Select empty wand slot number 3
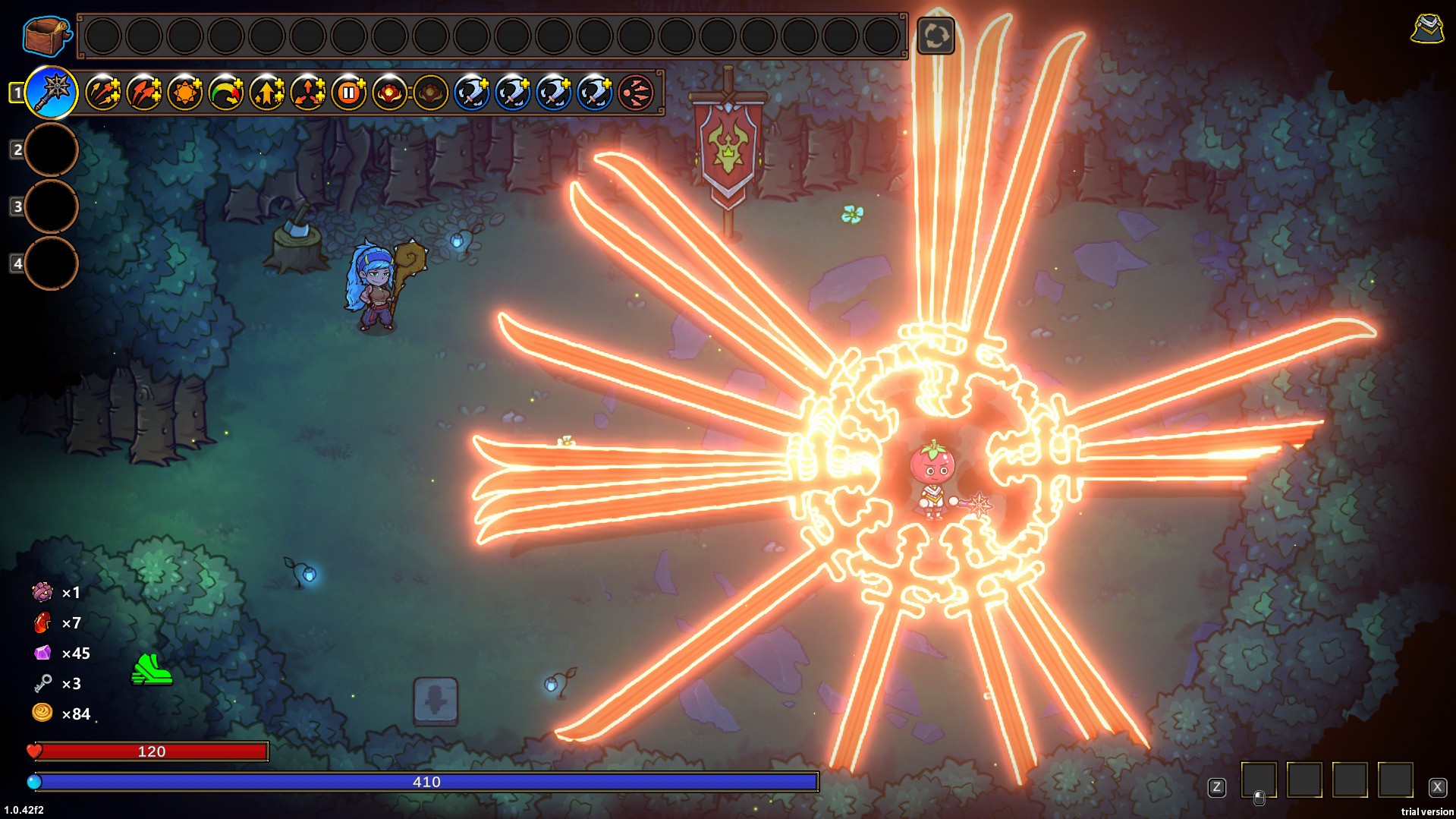Image resolution: width=1456 pixels, height=819 pixels. tap(52, 206)
